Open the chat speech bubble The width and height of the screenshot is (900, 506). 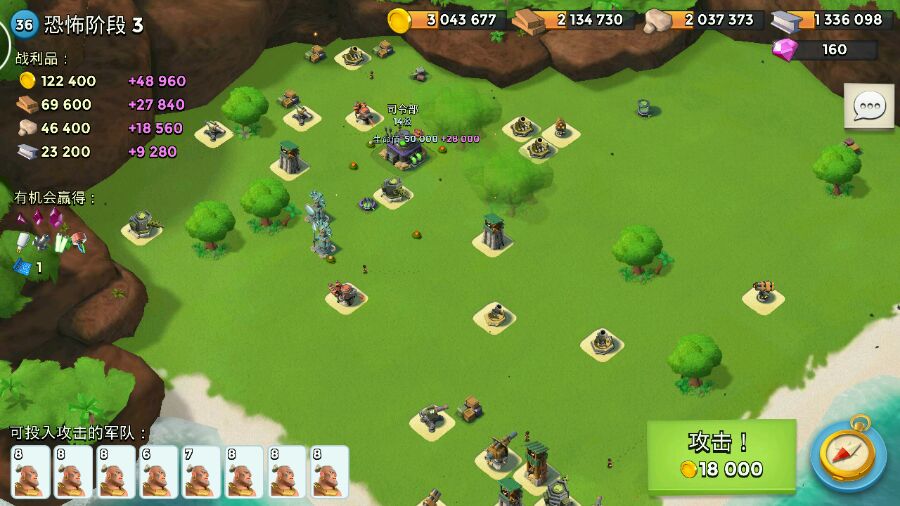868,106
